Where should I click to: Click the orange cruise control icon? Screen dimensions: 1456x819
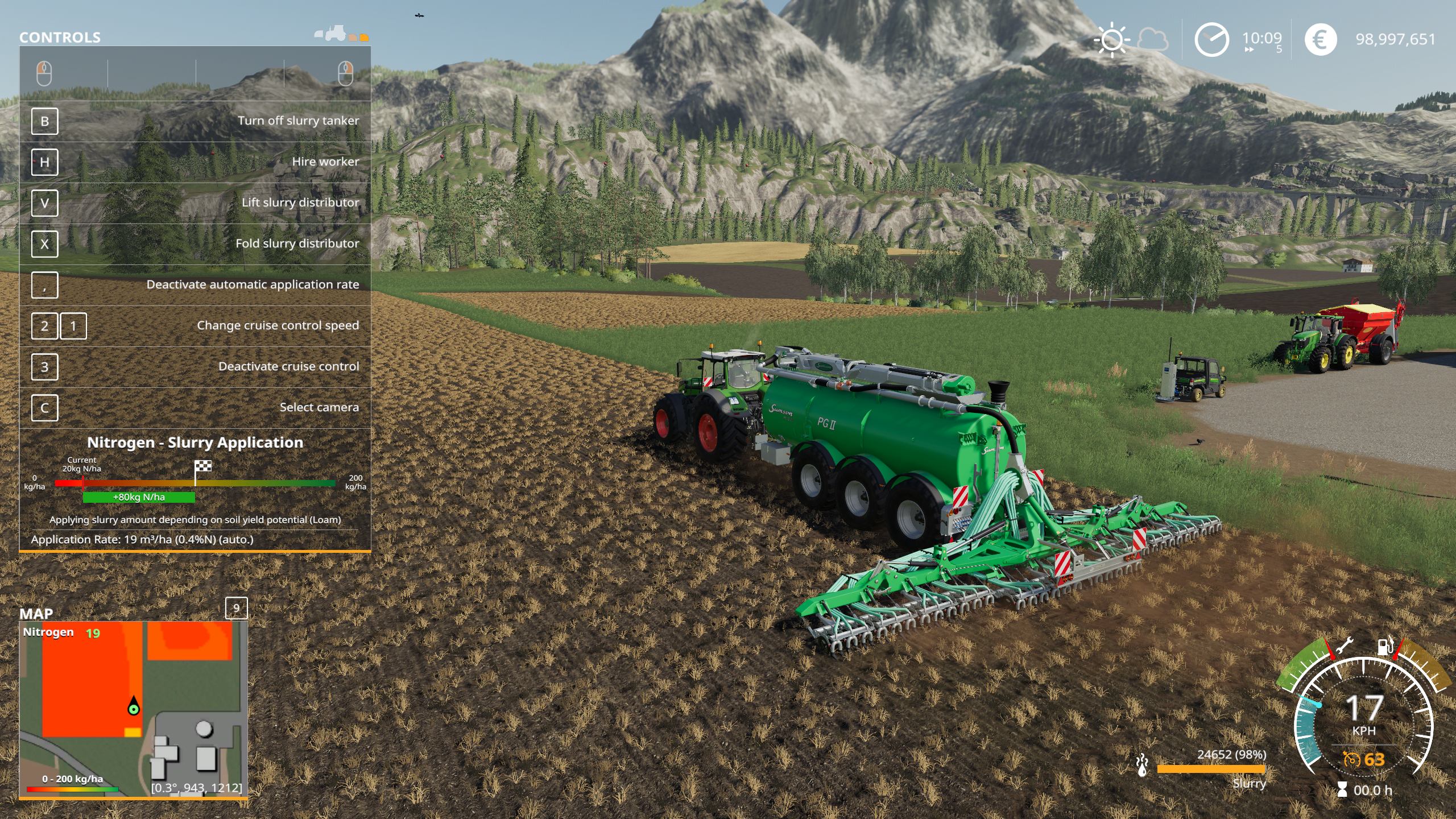click(1351, 759)
